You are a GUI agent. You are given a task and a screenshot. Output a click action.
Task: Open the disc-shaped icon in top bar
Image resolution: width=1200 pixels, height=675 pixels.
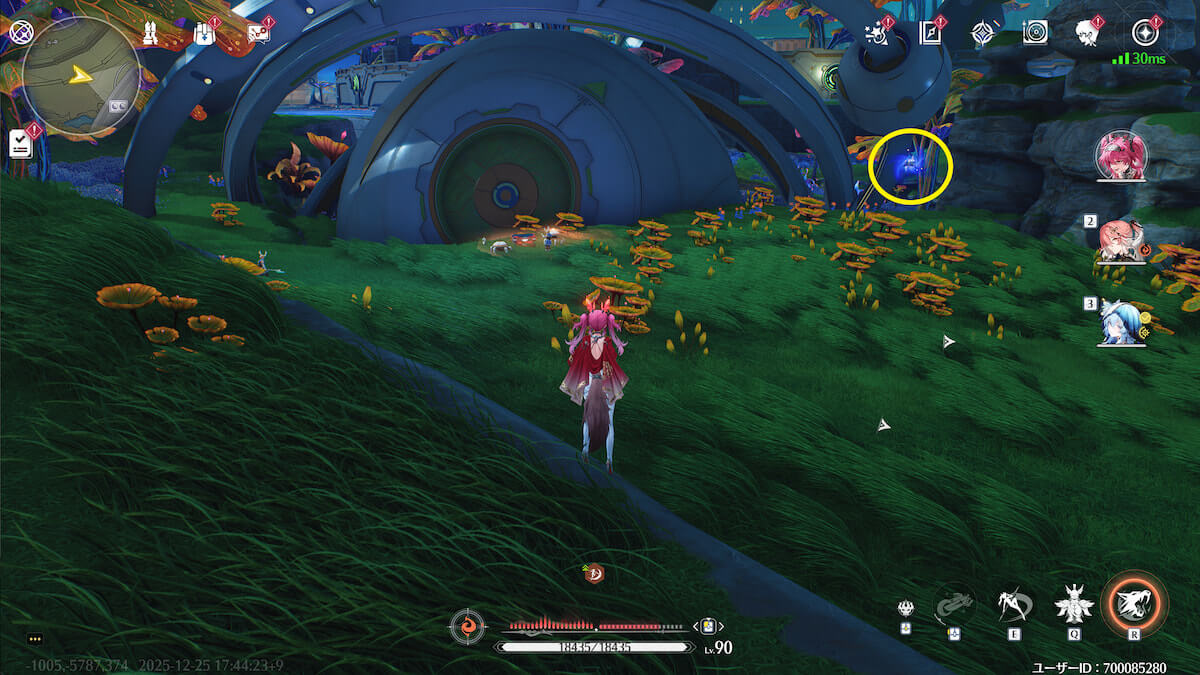pyautogui.click(x=1035, y=33)
